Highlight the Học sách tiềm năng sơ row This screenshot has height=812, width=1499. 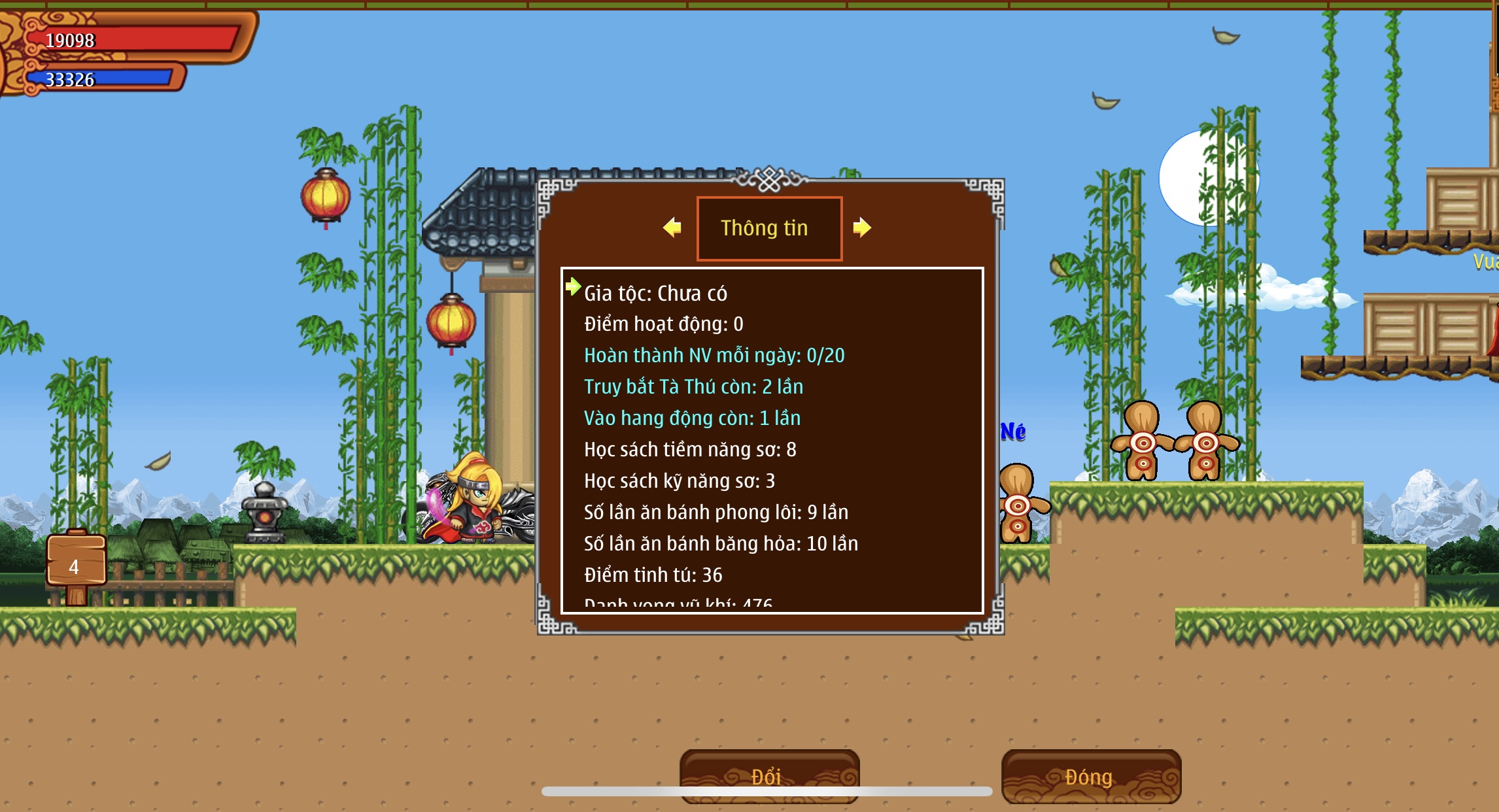coord(690,450)
